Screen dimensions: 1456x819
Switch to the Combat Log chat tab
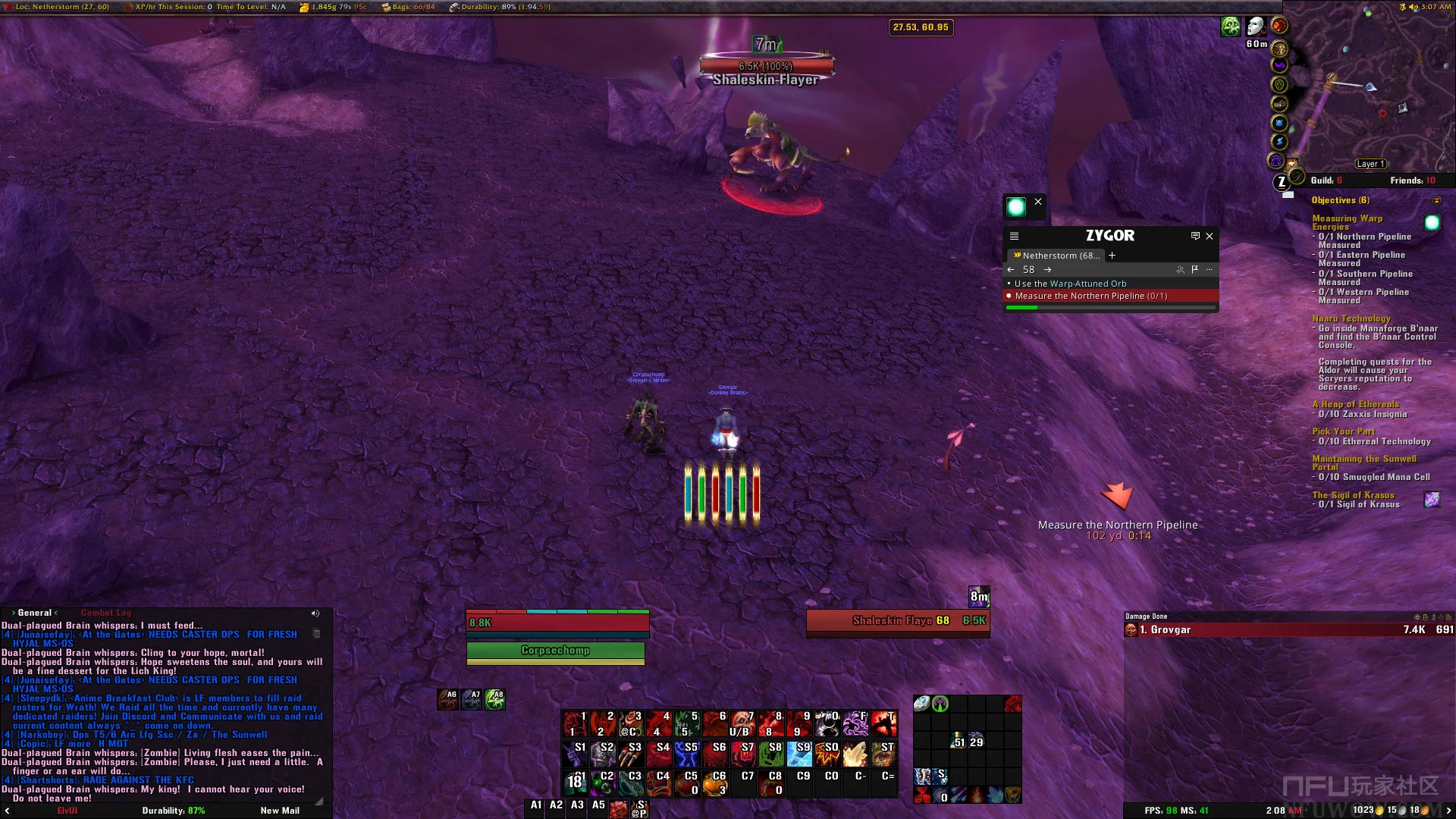point(106,613)
